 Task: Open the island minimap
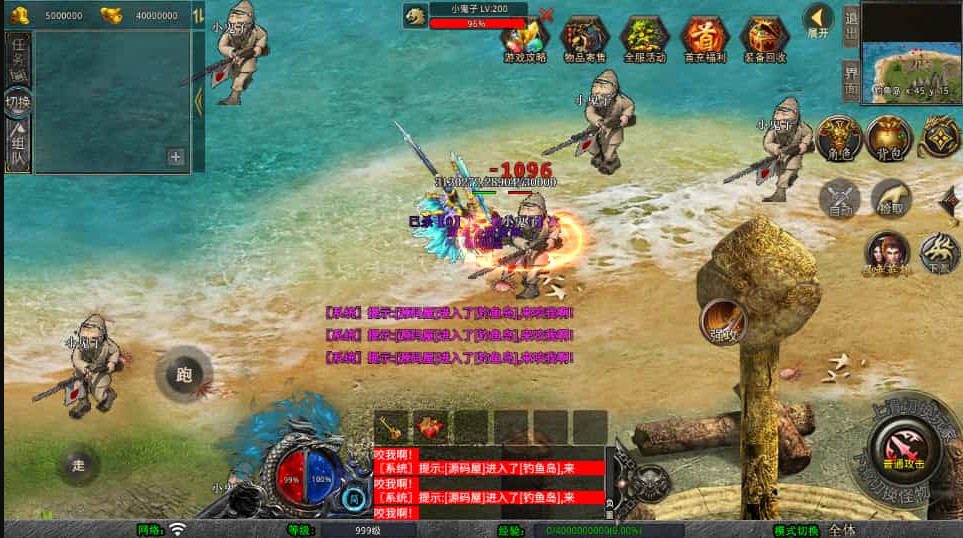click(x=910, y=47)
